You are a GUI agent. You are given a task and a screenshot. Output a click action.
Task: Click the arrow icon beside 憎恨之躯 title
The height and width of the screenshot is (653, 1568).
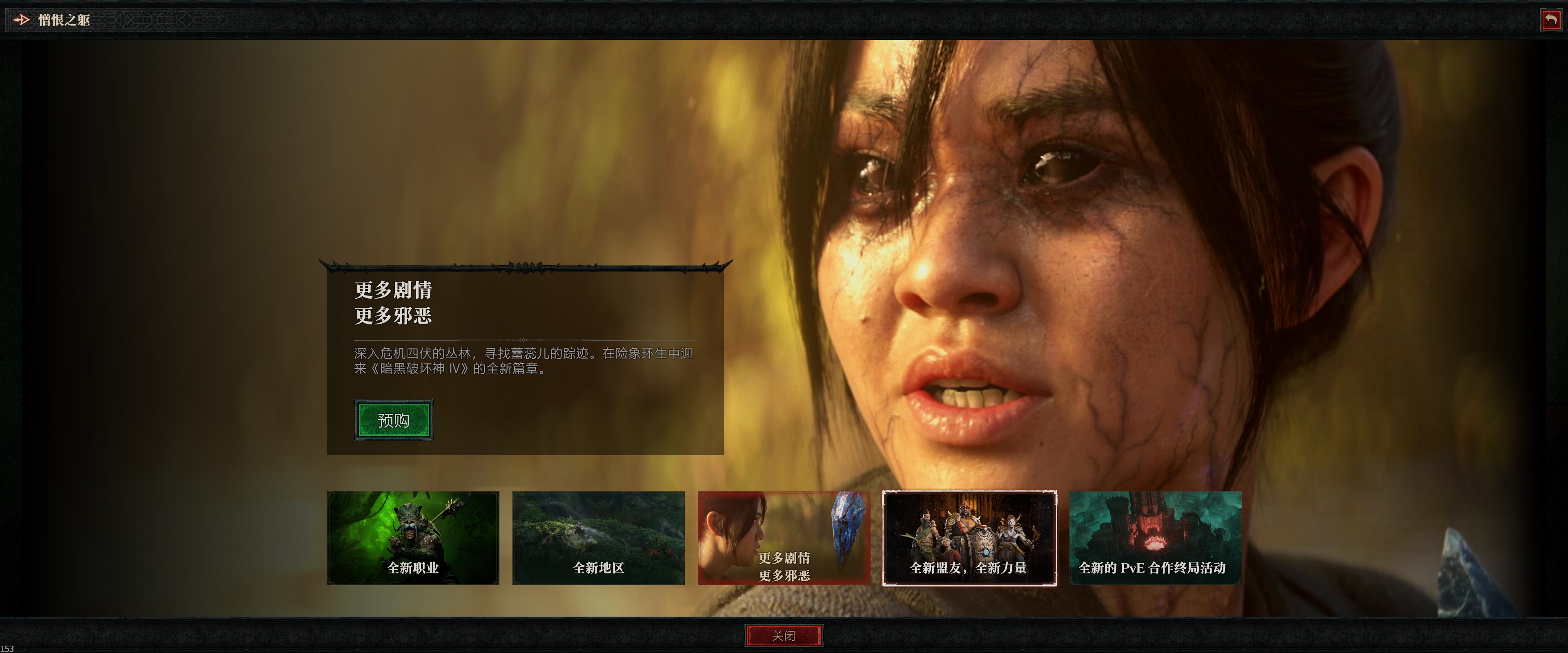22,20
